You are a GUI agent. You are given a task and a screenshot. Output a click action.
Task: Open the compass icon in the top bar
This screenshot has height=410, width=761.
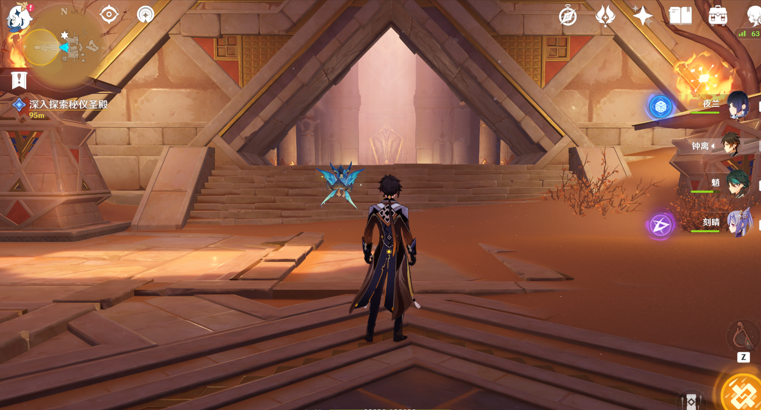[568, 15]
